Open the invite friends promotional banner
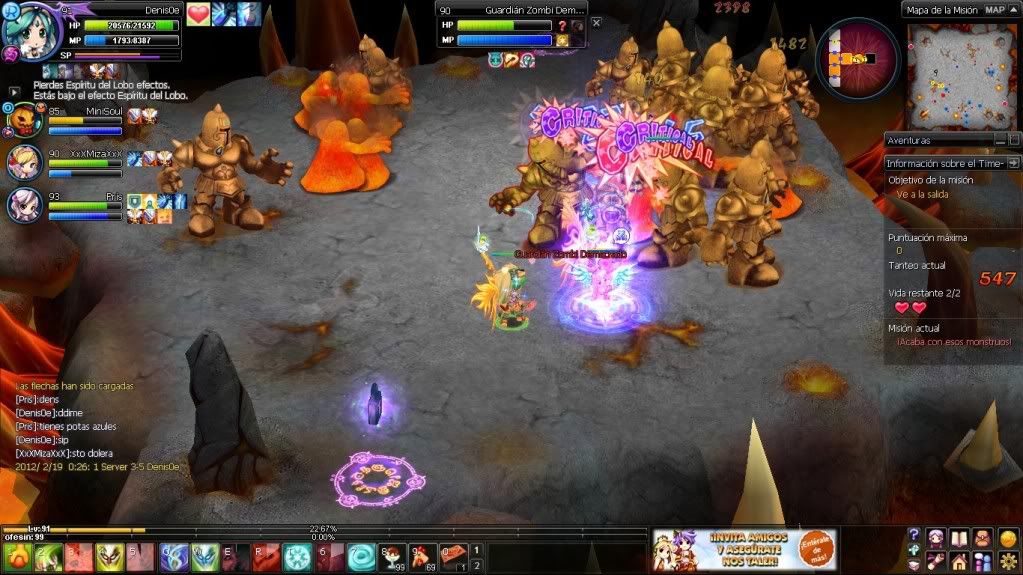 pos(744,550)
